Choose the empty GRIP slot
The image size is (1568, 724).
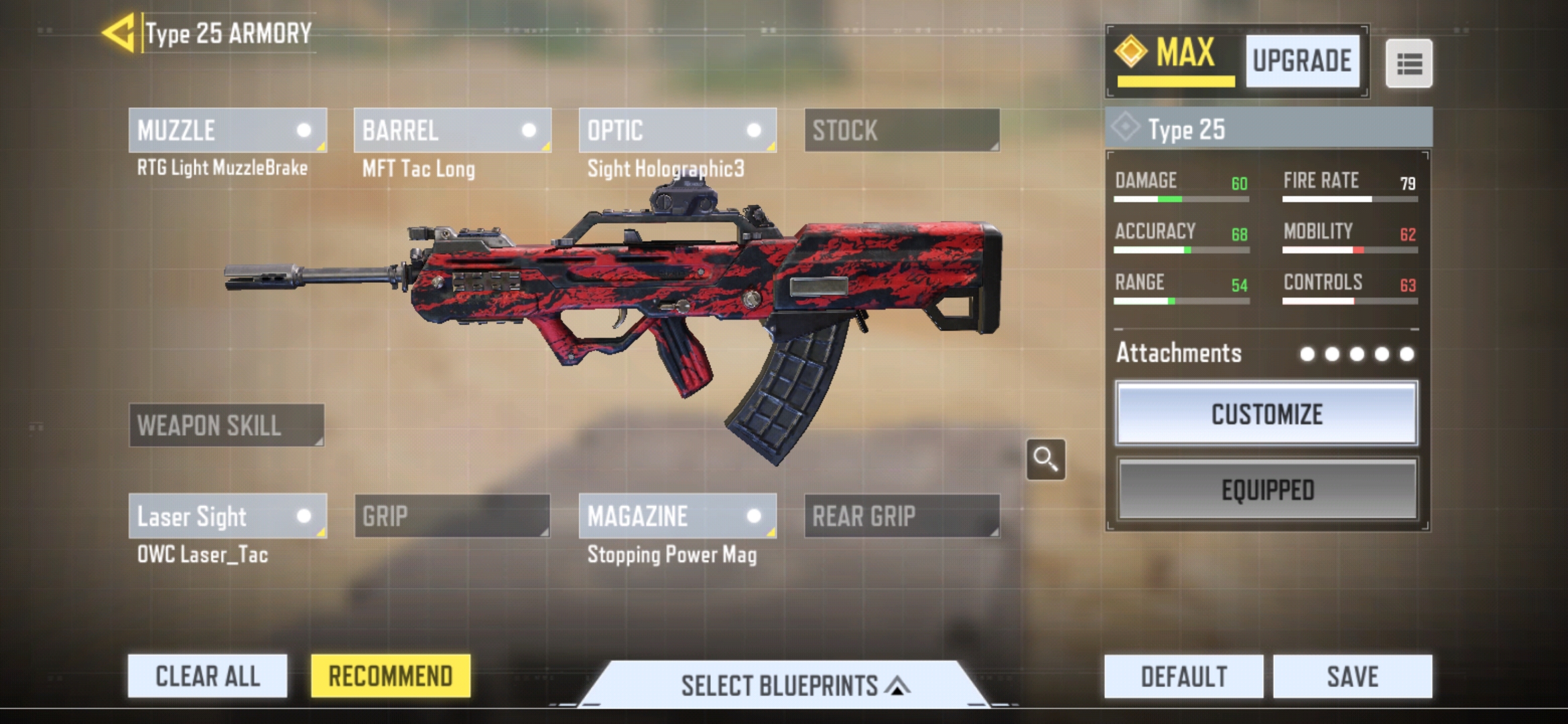452,516
